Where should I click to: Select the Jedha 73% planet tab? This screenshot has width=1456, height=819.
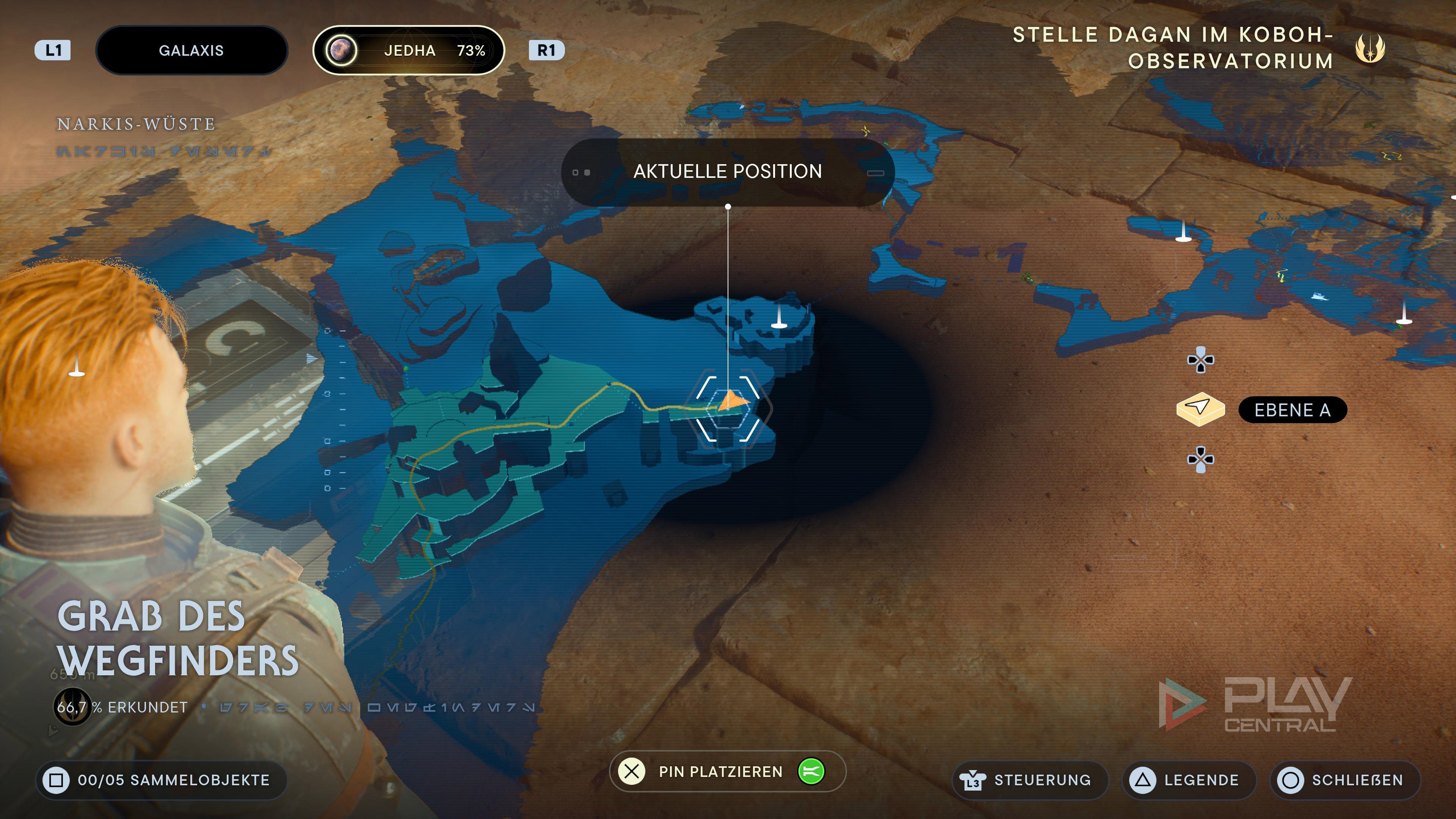(x=408, y=50)
